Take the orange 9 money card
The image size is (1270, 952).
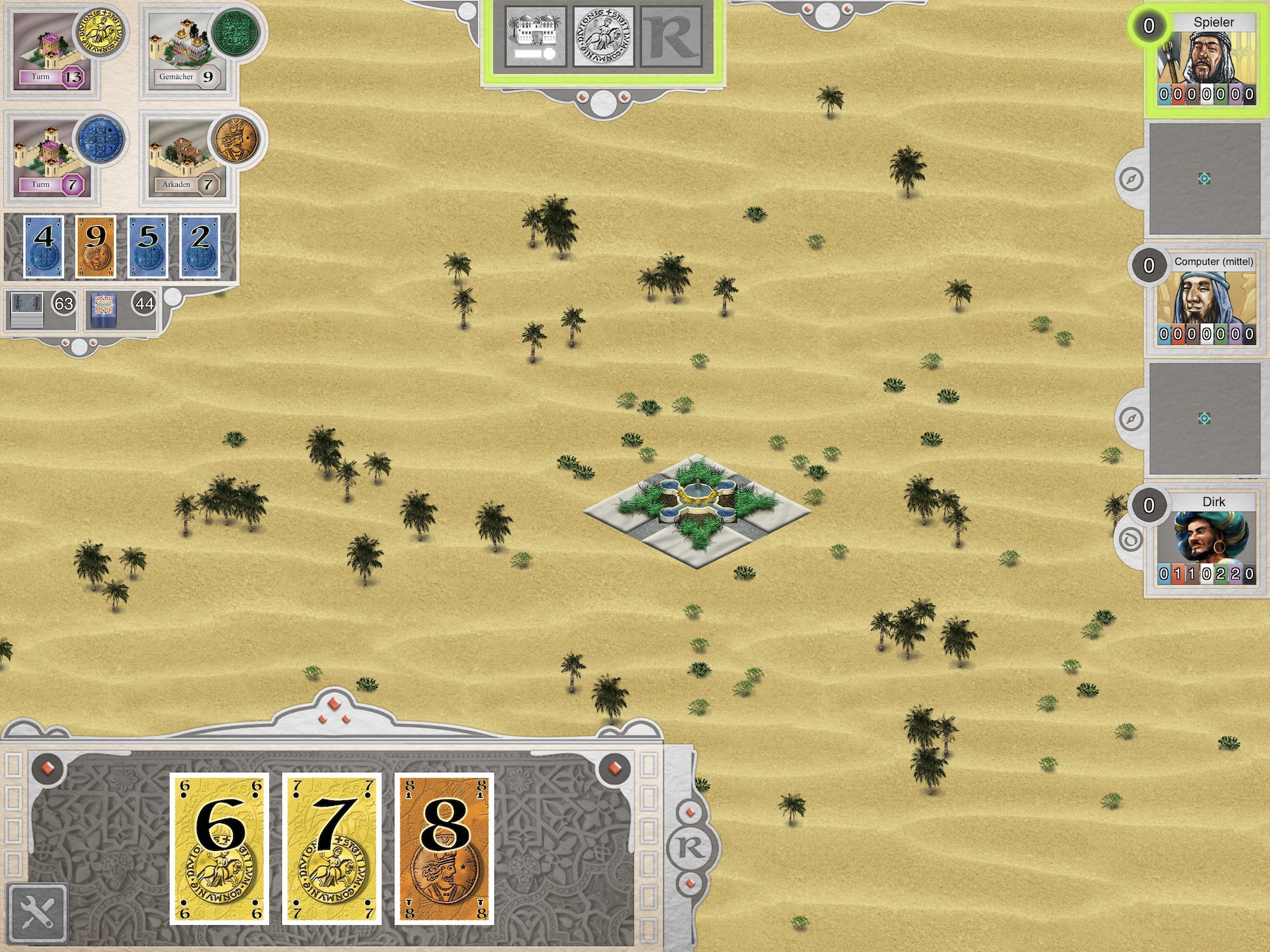click(96, 247)
